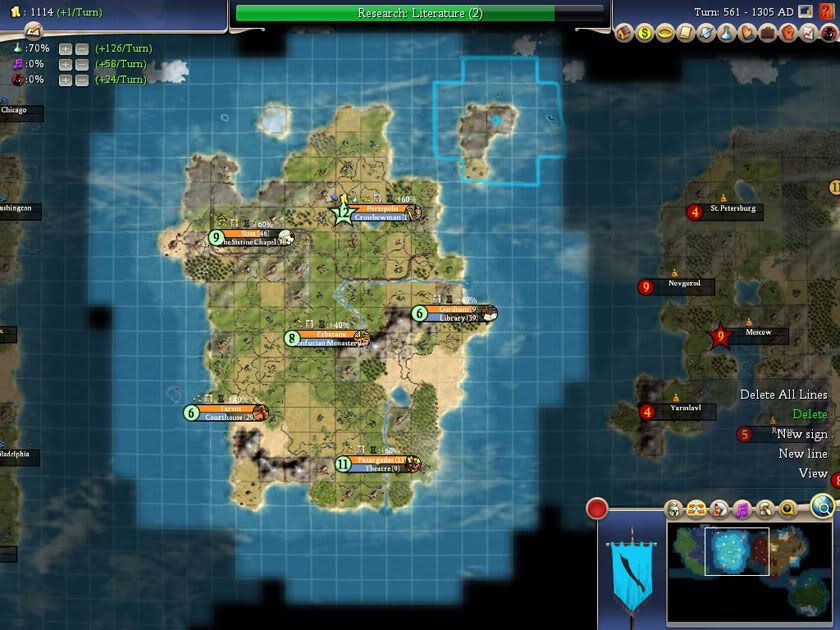Choose New line option
The height and width of the screenshot is (630, 840).
pos(803,454)
